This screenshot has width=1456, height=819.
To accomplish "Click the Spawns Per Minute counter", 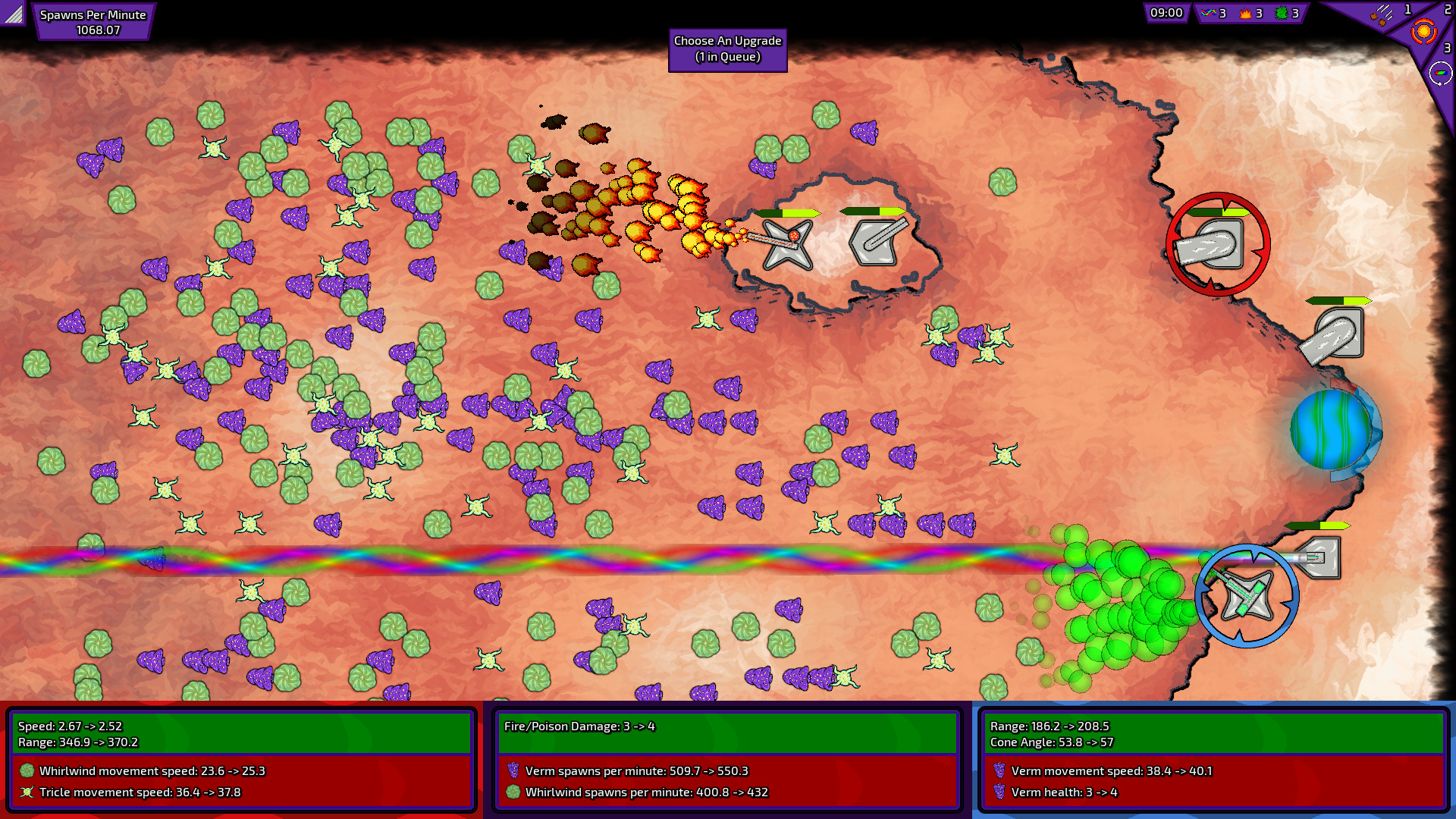I will [x=94, y=20].
